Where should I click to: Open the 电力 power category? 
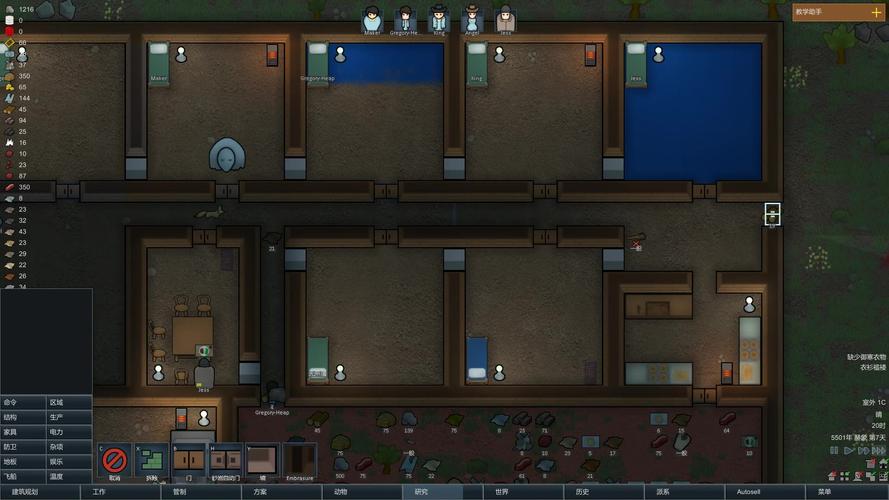pyautogui.click(x=69, y=432)
